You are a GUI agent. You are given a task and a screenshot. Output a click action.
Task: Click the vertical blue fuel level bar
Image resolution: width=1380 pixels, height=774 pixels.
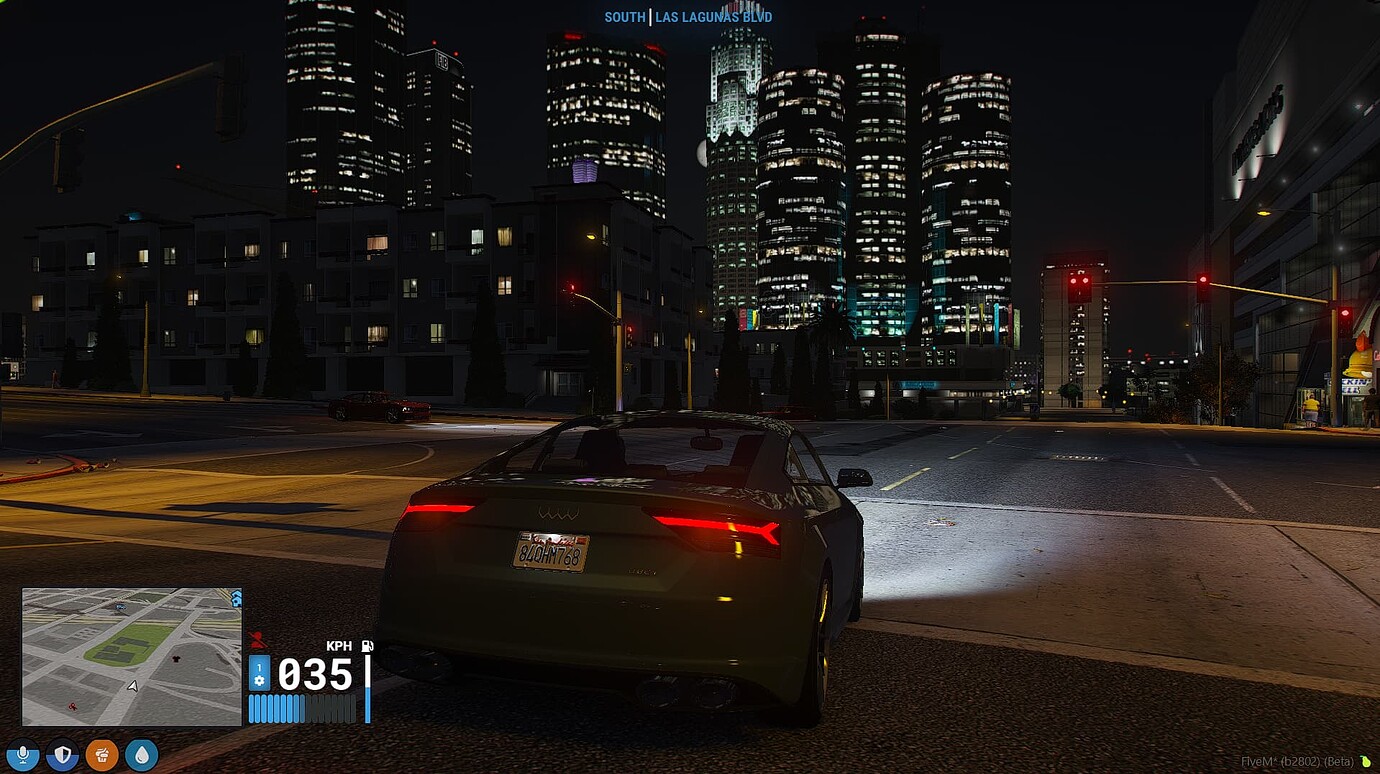tap(368, 688)
